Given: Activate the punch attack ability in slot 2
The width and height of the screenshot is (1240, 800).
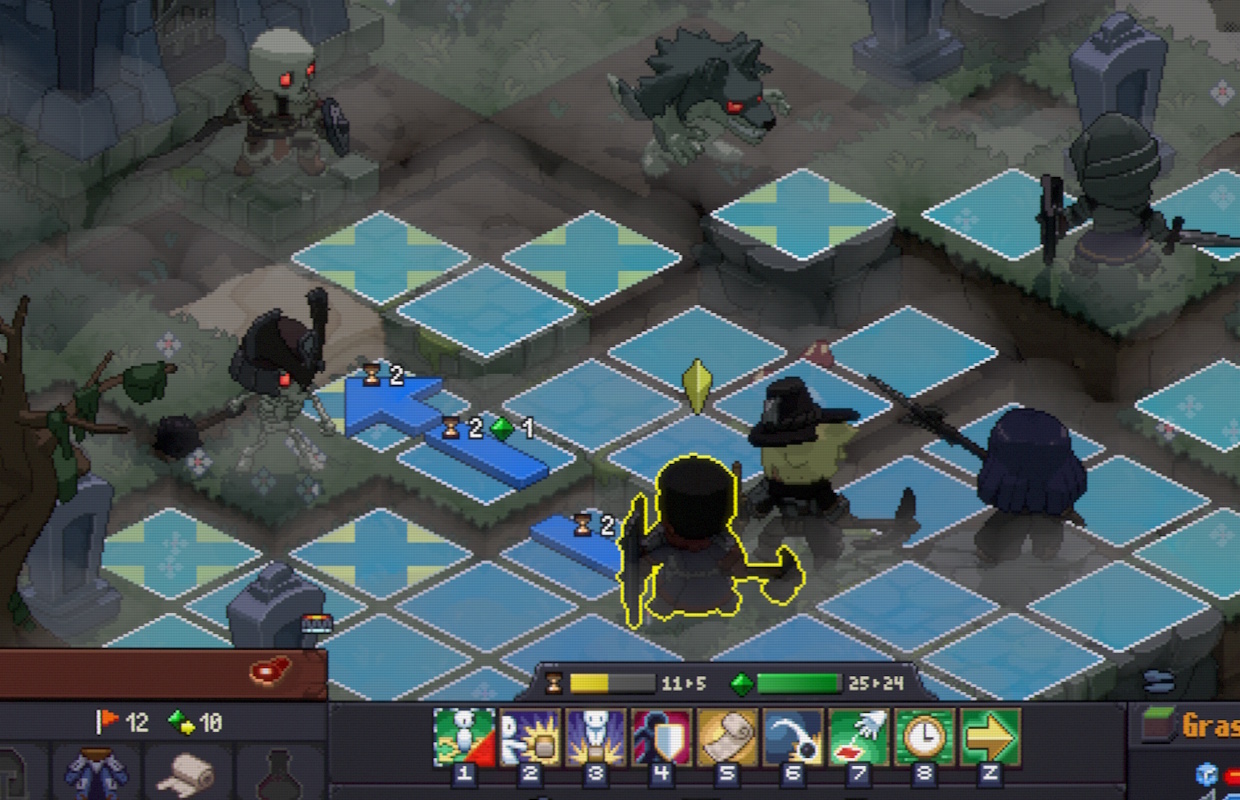Looking at the screenshot, I should click(530, 737).
